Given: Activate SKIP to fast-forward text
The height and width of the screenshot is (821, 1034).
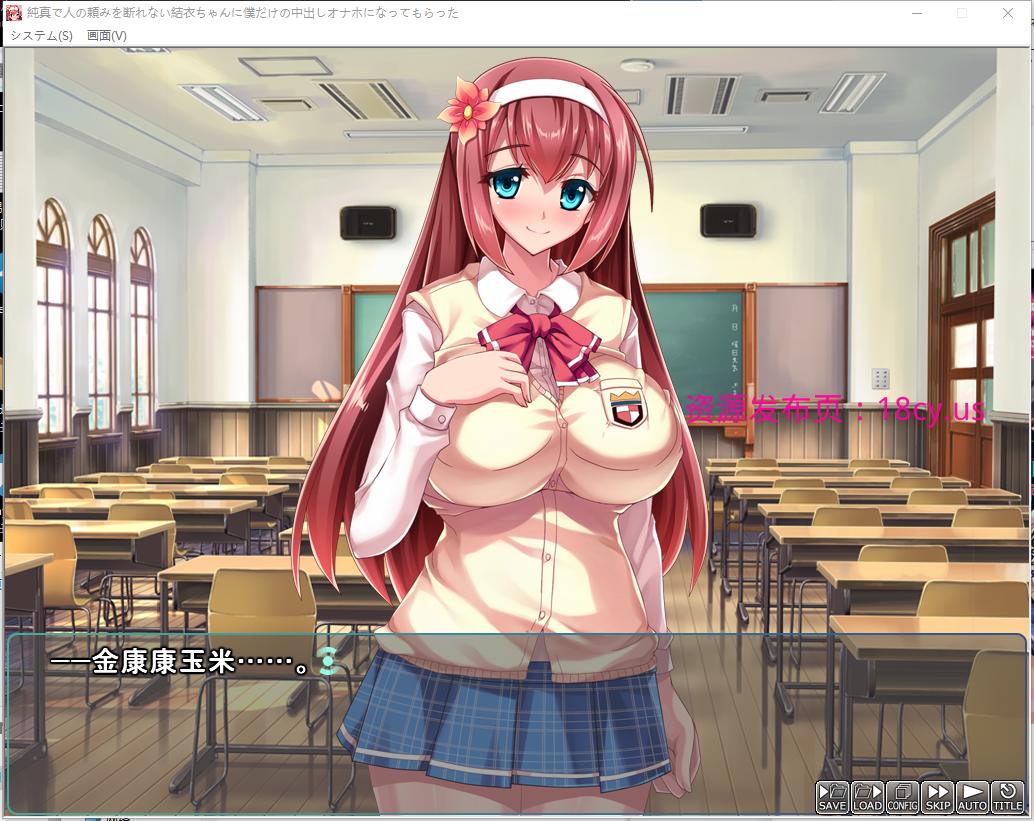Looking at the screenshot, I should tap(937, 796).
